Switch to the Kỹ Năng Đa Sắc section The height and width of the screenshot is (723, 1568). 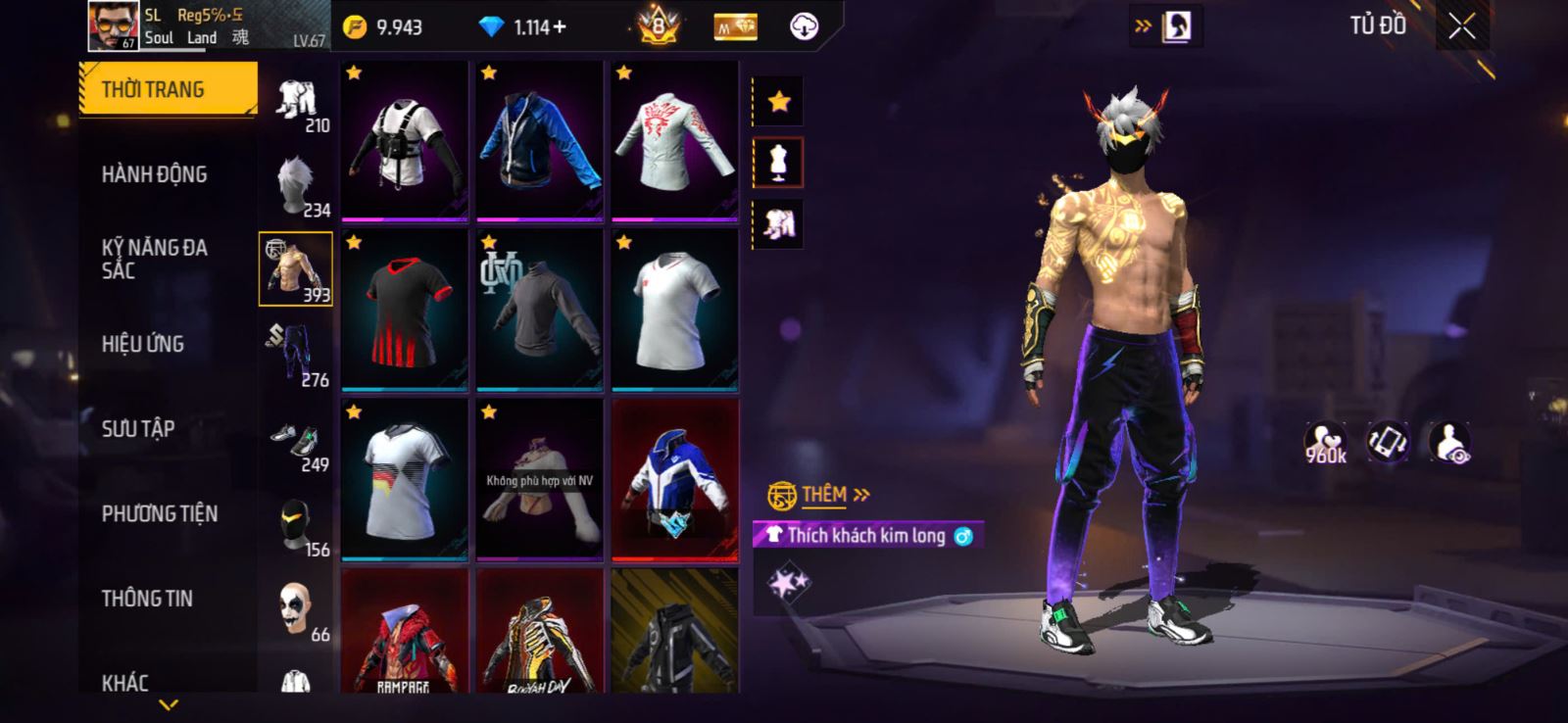tap(155, 259)
